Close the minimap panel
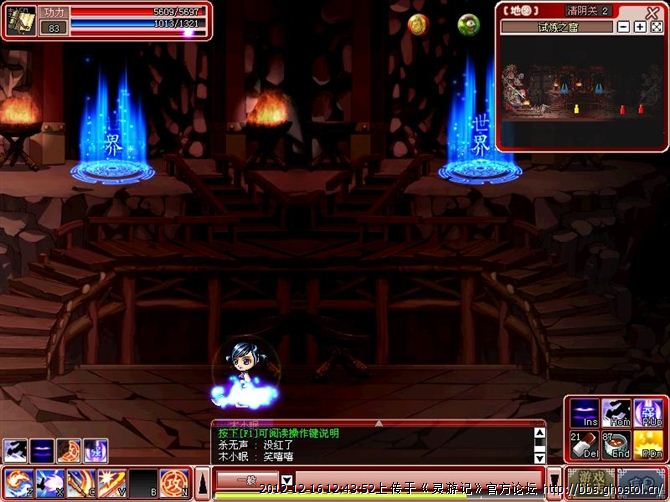670x502 pixels. pyautogui.click(x=652, y=10)
